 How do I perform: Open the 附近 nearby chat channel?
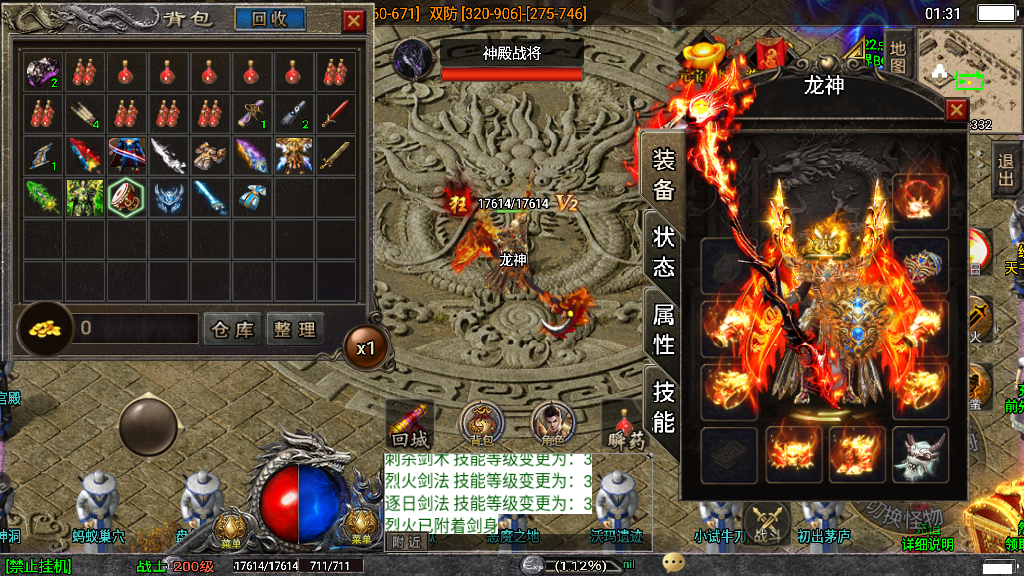tap(406, 542)
